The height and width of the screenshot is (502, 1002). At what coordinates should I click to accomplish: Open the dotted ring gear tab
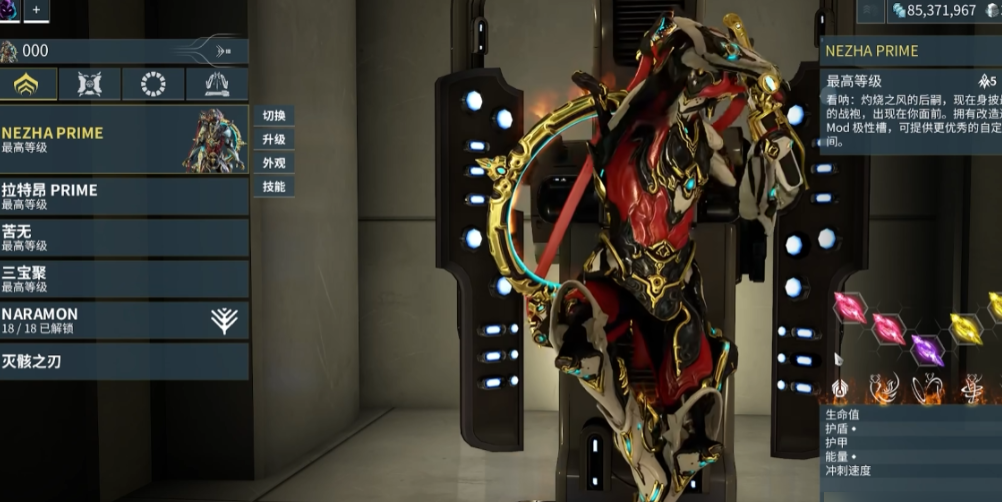click(153, 85)
